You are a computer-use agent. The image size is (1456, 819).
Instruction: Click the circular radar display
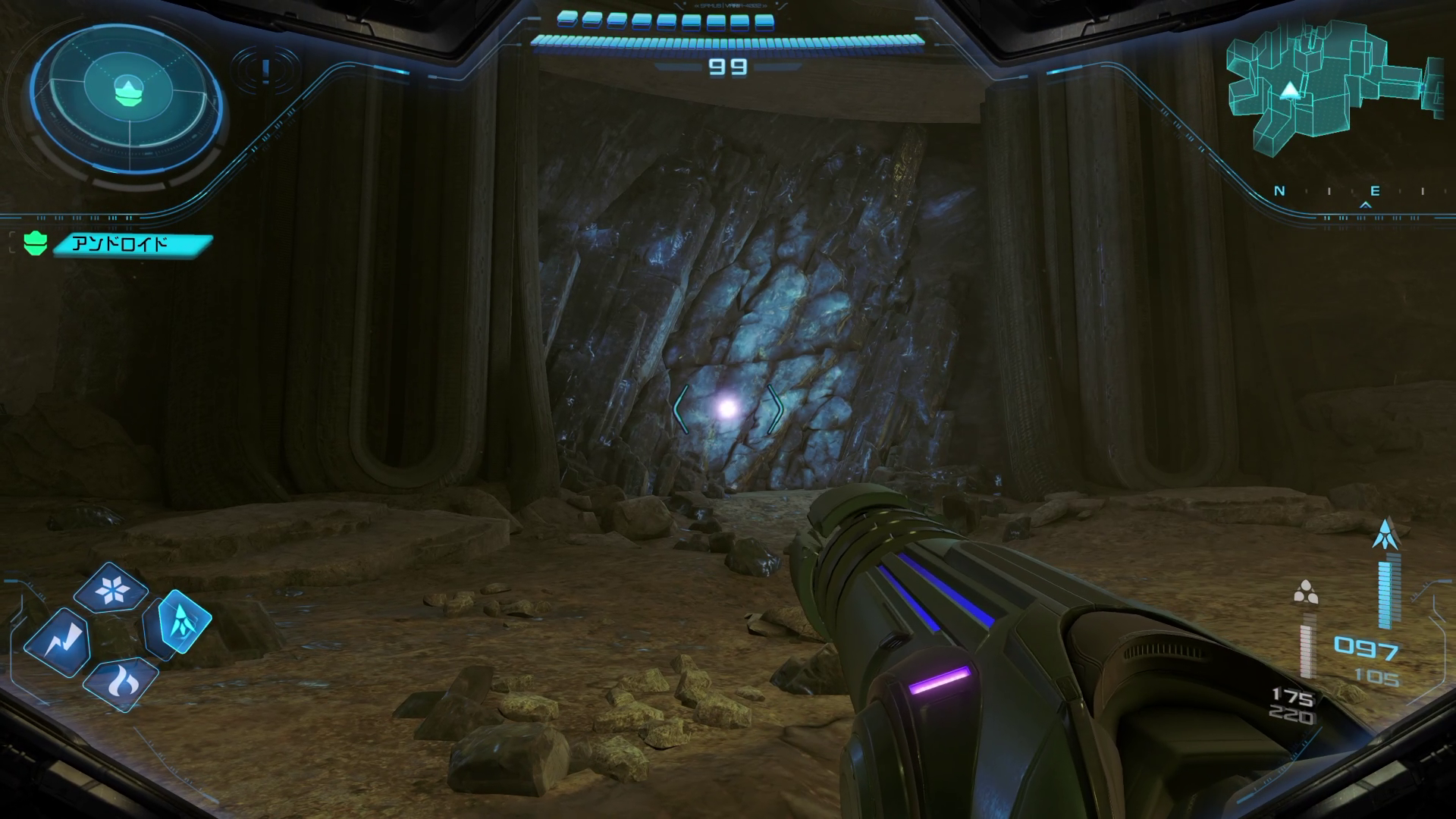pos(127,93)
